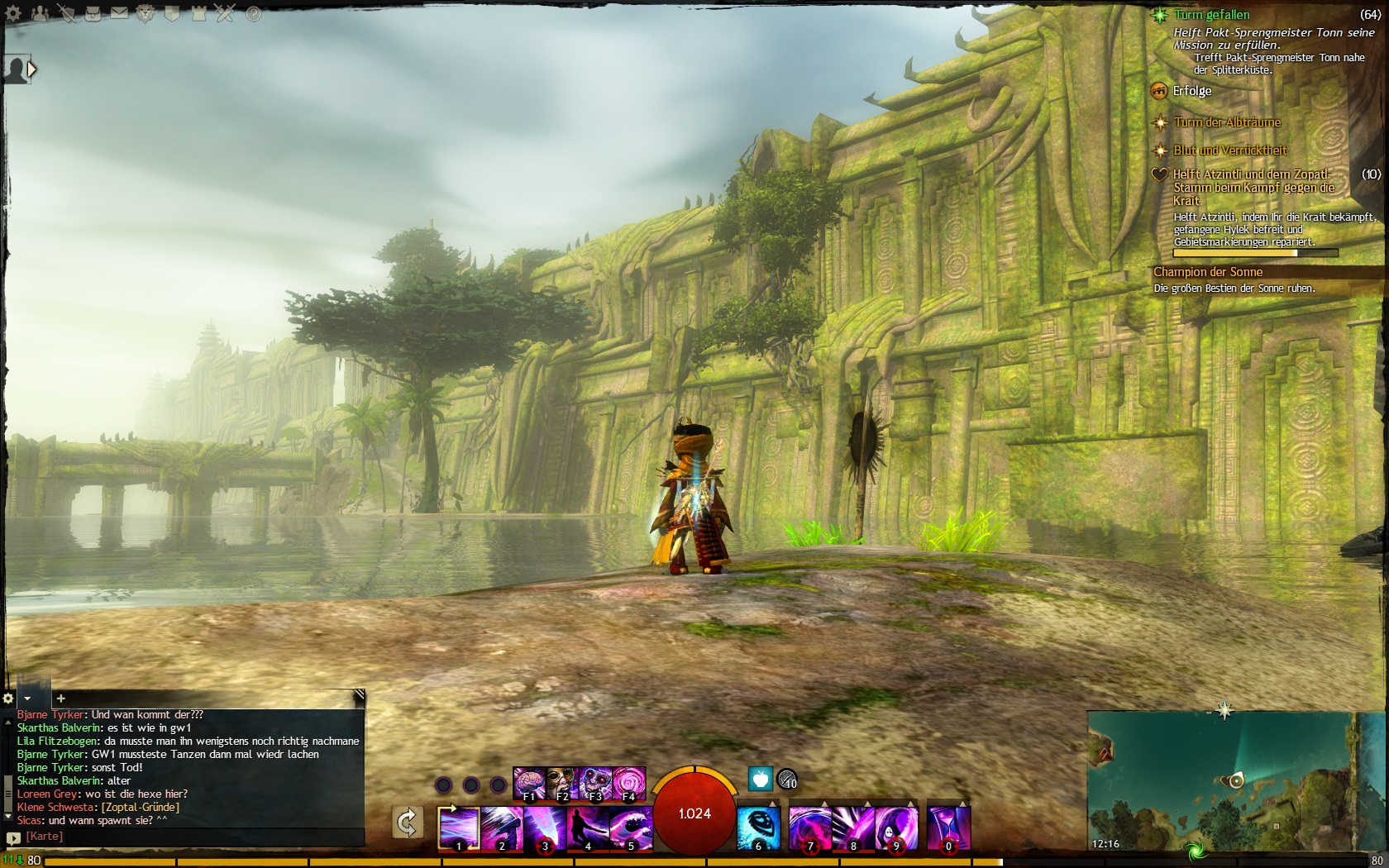Screen dimensions: 1389x868
Task: Expand the party portrait panel arrow
Action: [x=32, y=70]
